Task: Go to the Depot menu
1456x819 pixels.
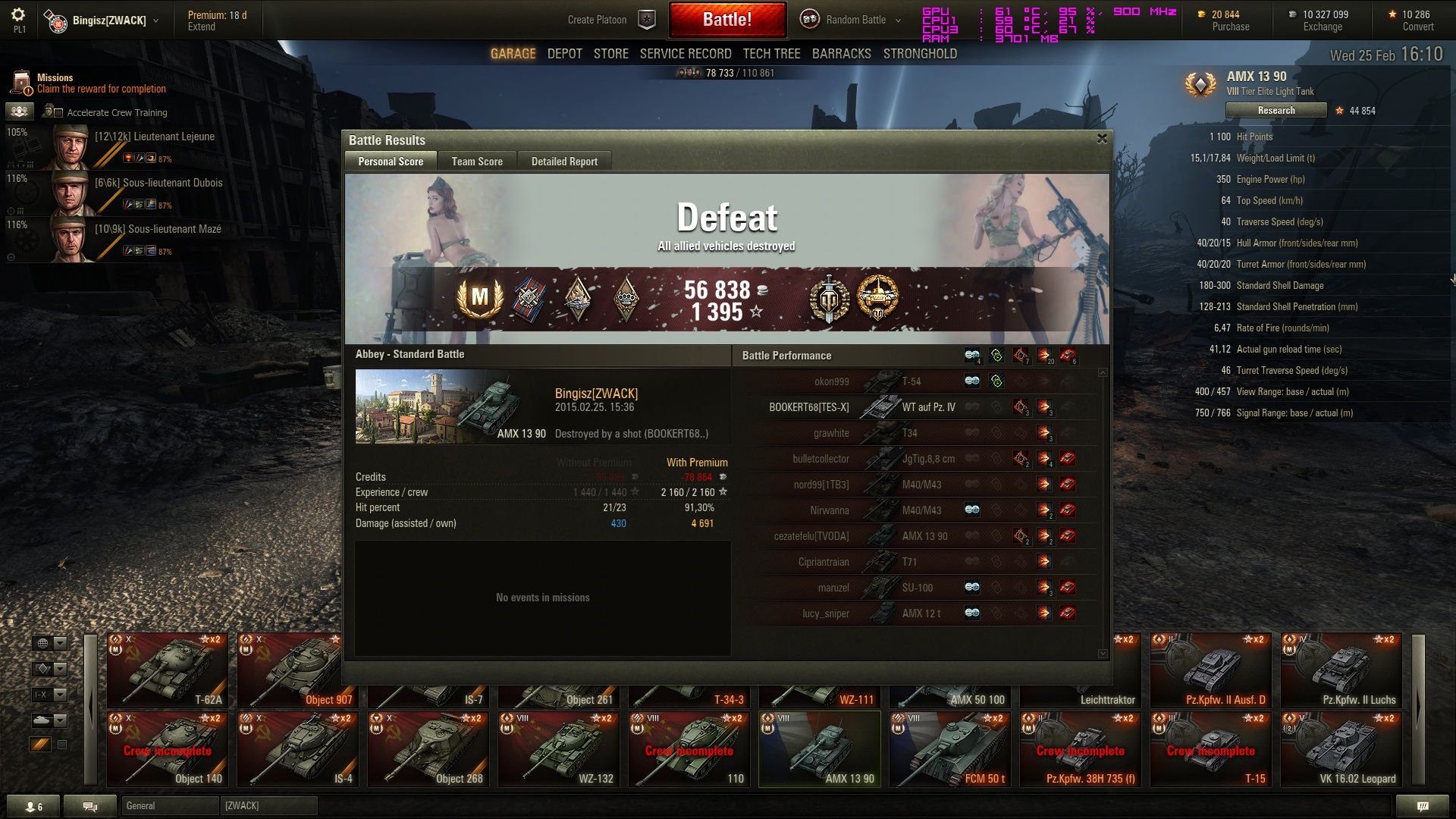Action: (564, 54)
